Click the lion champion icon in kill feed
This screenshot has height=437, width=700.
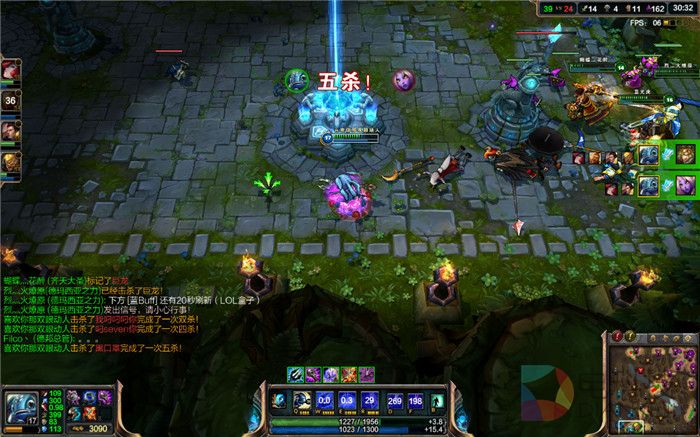pos(684,154)
